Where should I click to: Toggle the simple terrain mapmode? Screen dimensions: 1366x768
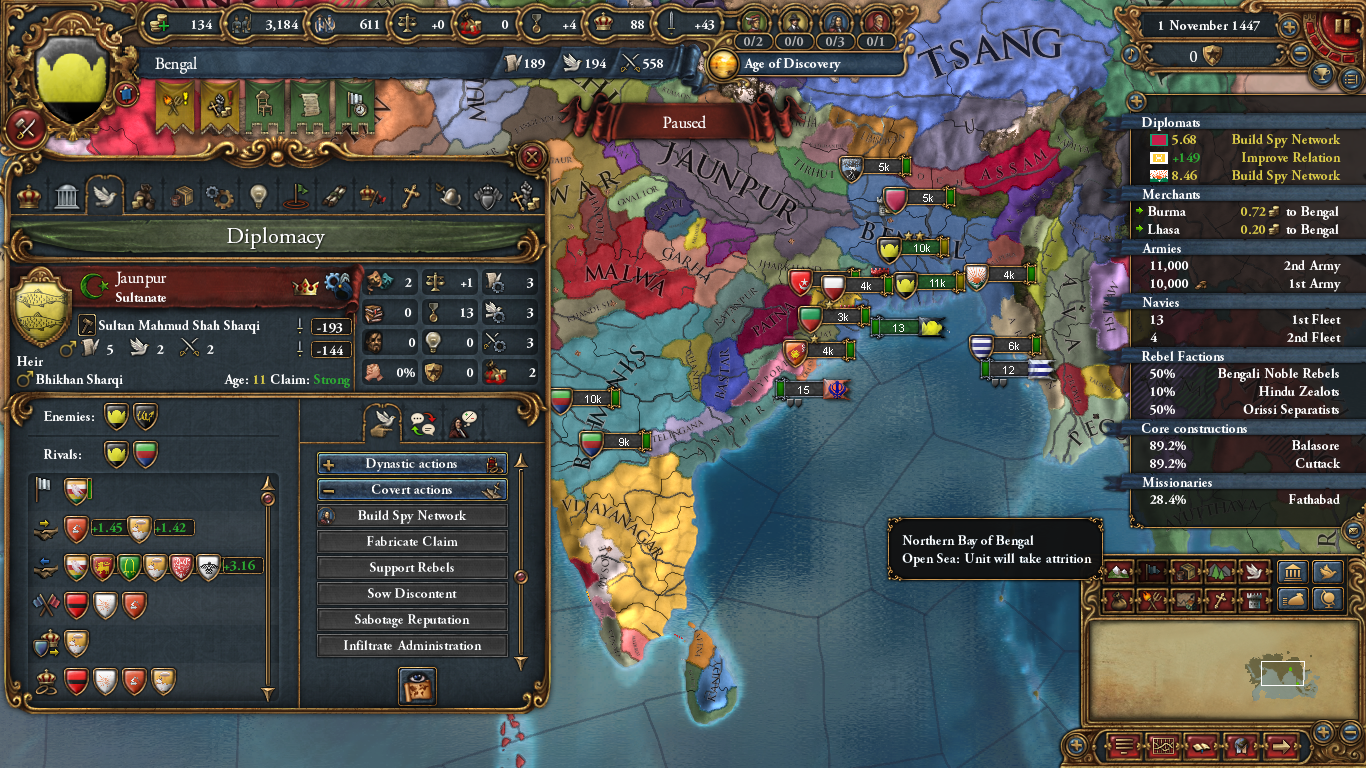click(1221, 571)
